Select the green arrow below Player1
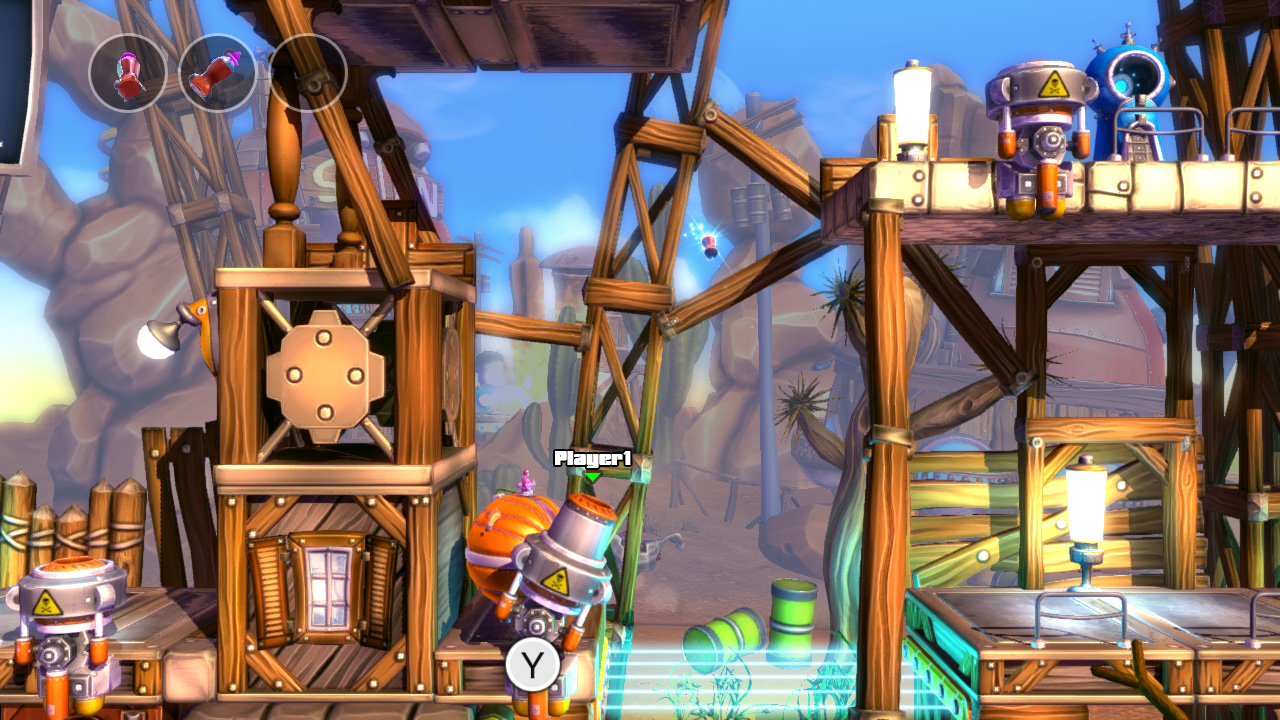This screenshot has height=720, width=1280. click(x=592, y=477)
